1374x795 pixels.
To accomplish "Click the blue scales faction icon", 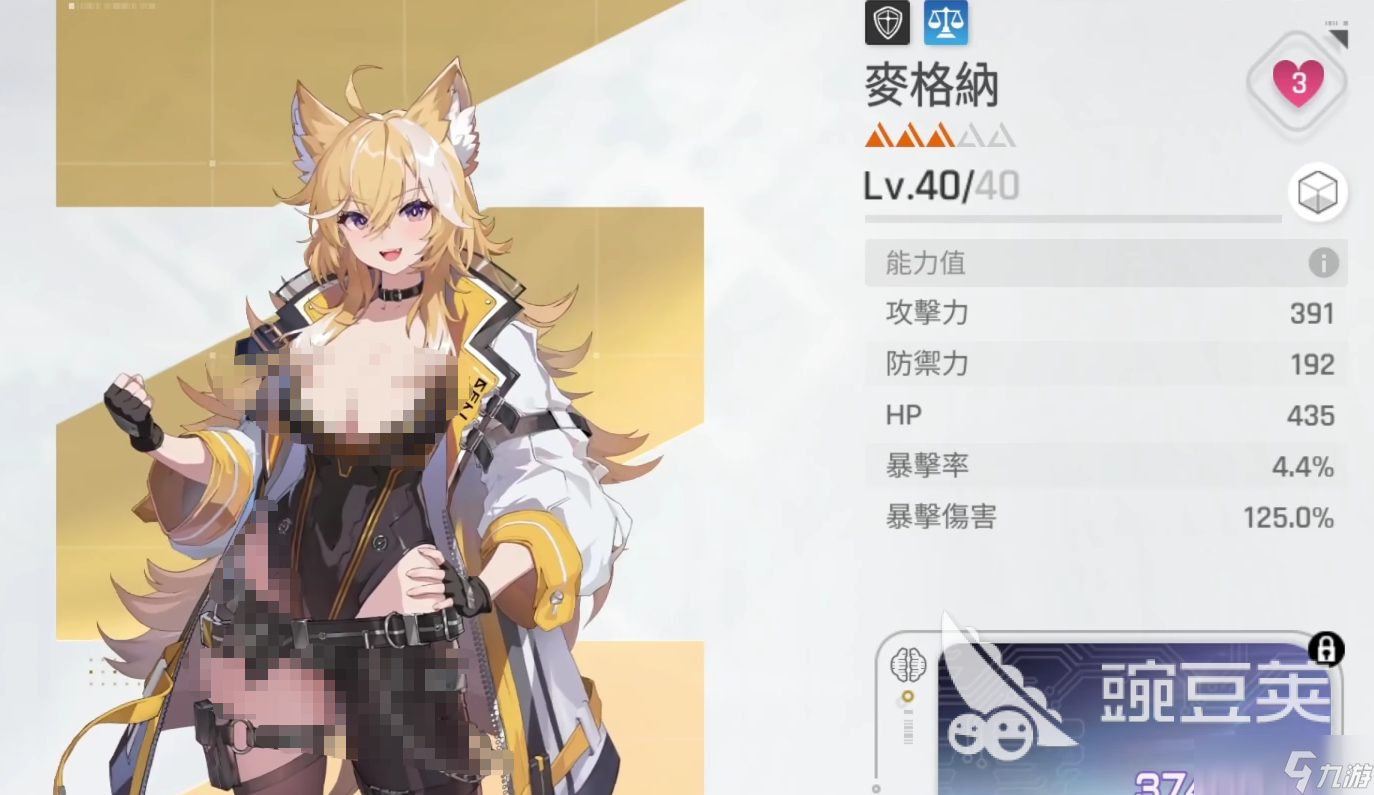I will point(945,22).
